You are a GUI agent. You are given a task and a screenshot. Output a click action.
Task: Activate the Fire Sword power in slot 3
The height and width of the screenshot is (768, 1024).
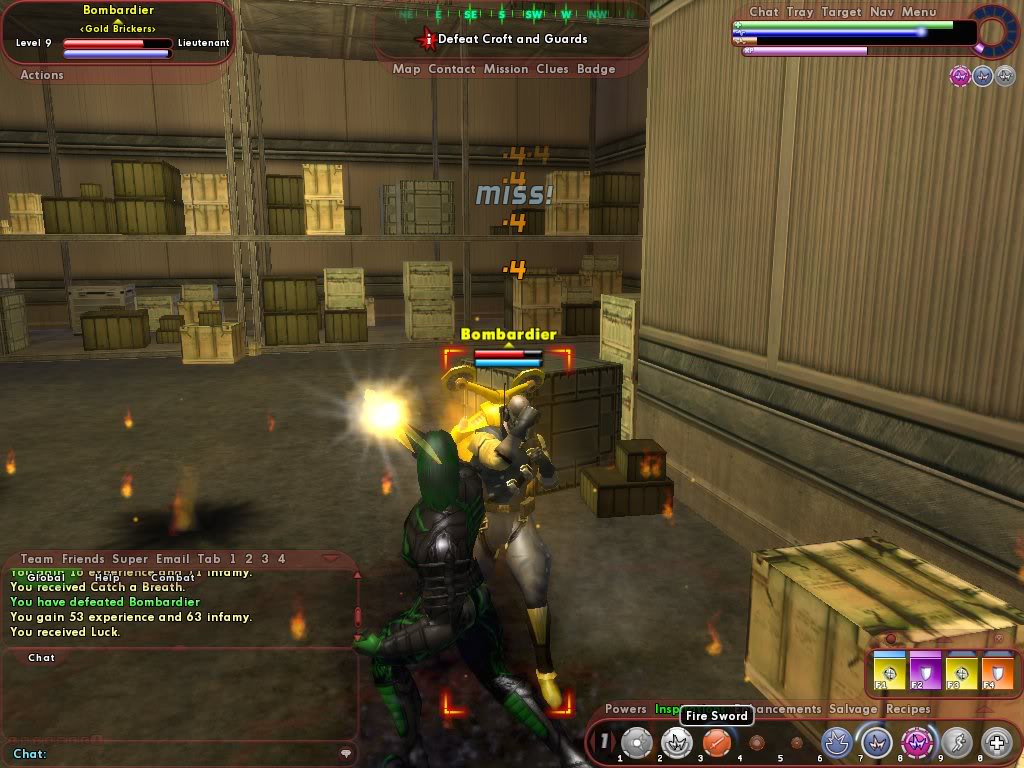coord(715,742)
